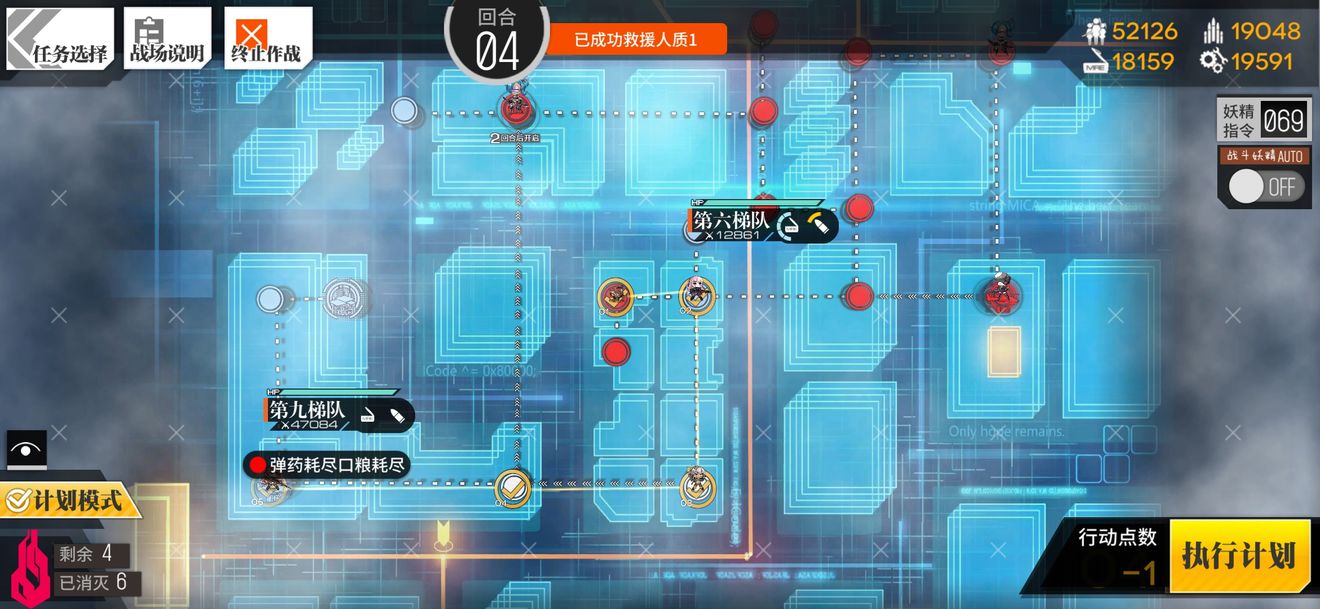Go back to 任务选择 mission select

58,38
